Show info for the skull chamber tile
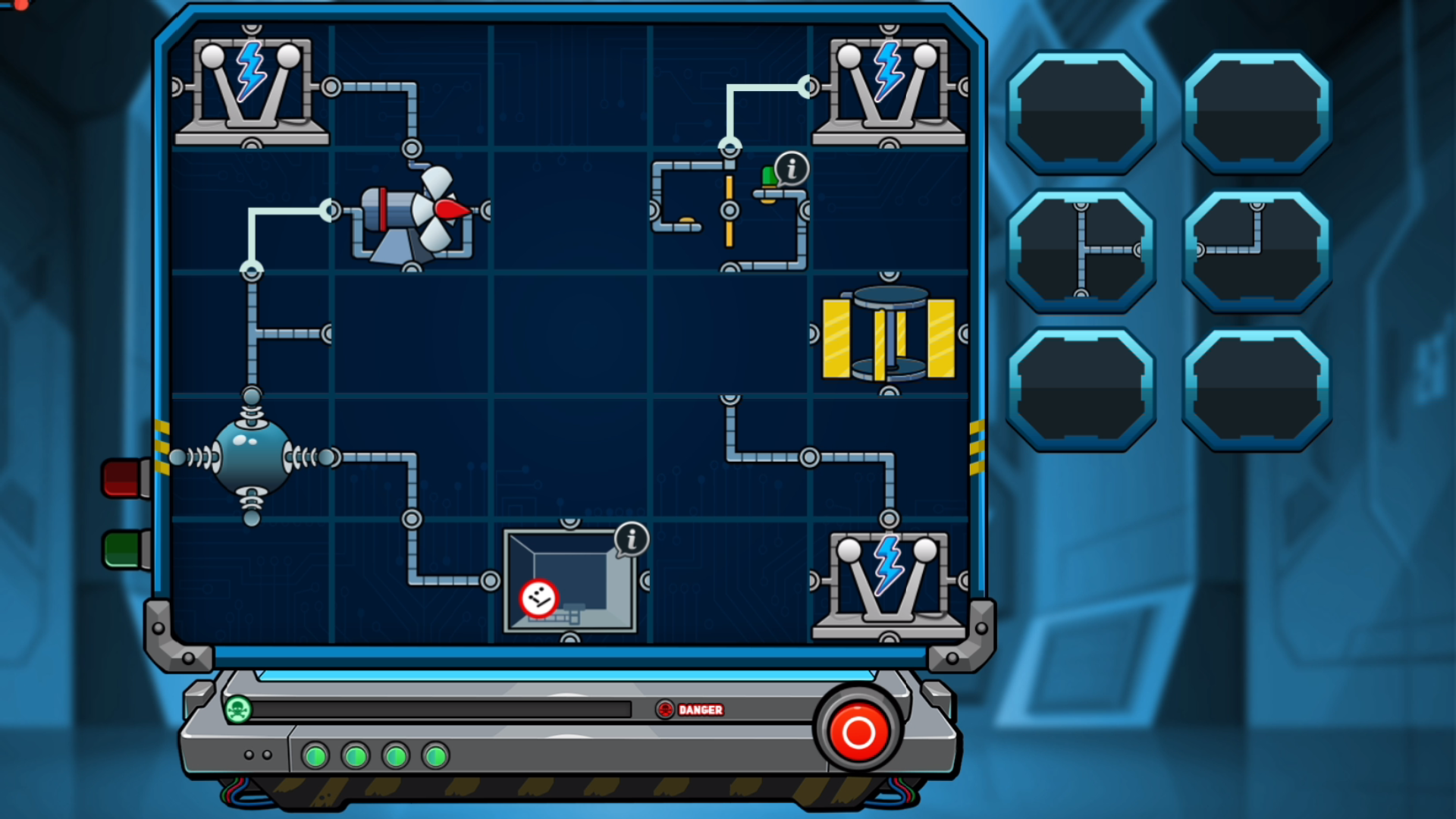The height and width of the screenshot is (819, 1456). [x=632, y=539]
